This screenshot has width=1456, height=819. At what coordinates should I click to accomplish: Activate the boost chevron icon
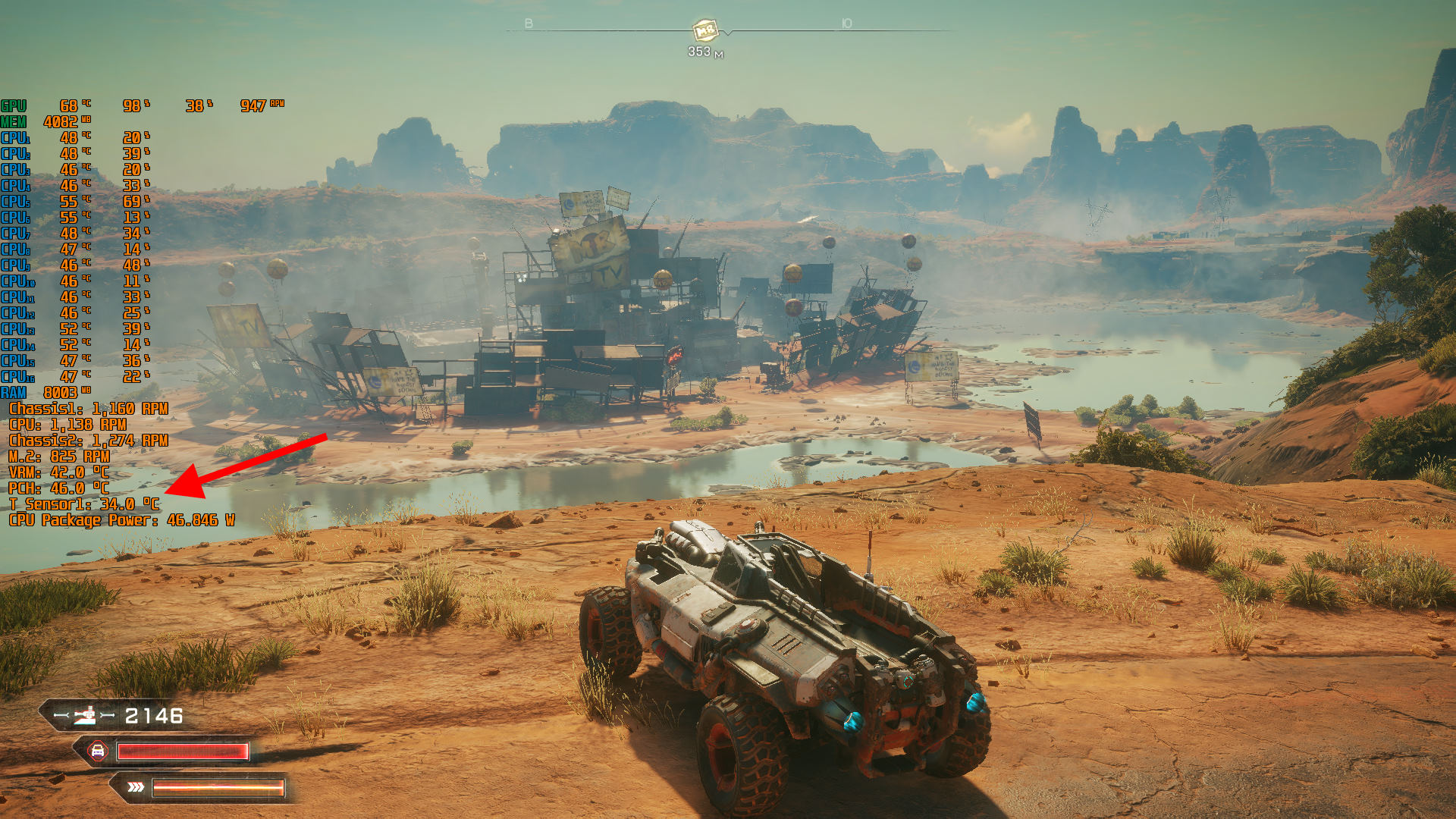(x=136, y=787)
